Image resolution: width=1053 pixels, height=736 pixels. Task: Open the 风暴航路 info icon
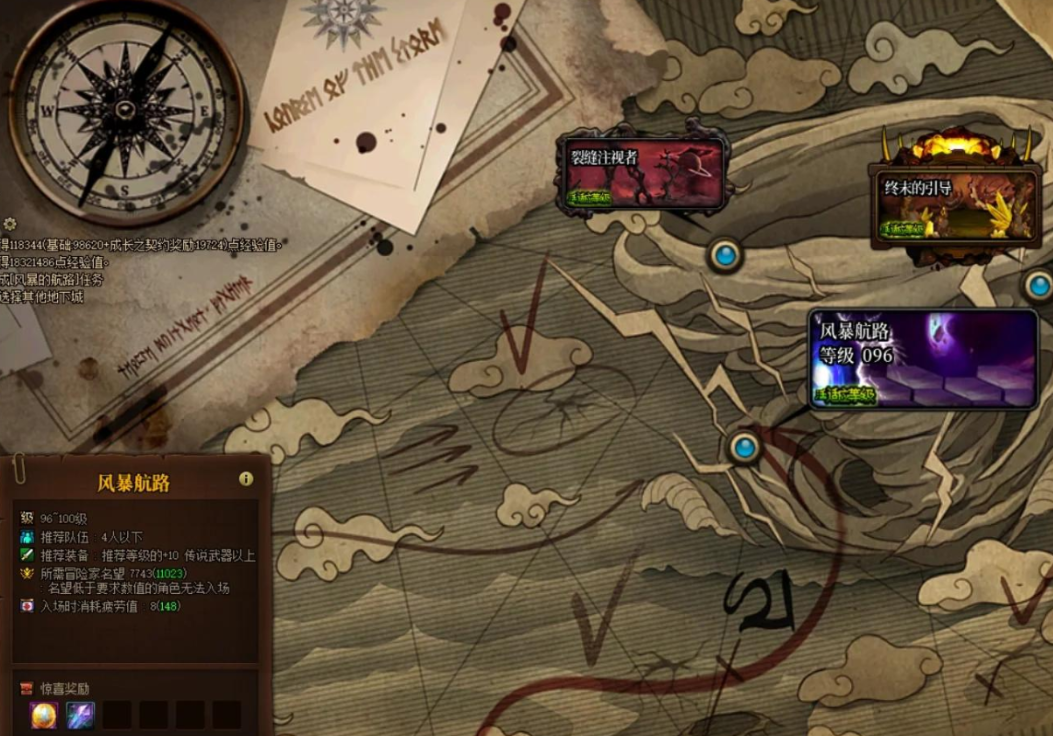246,479
